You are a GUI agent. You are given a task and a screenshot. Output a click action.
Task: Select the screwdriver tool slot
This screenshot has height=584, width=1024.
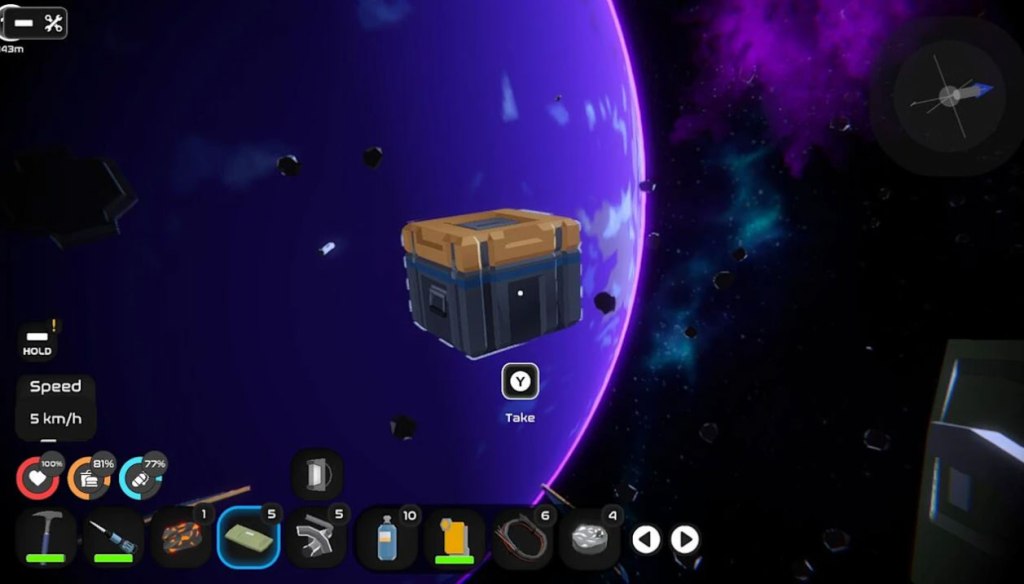112,536
